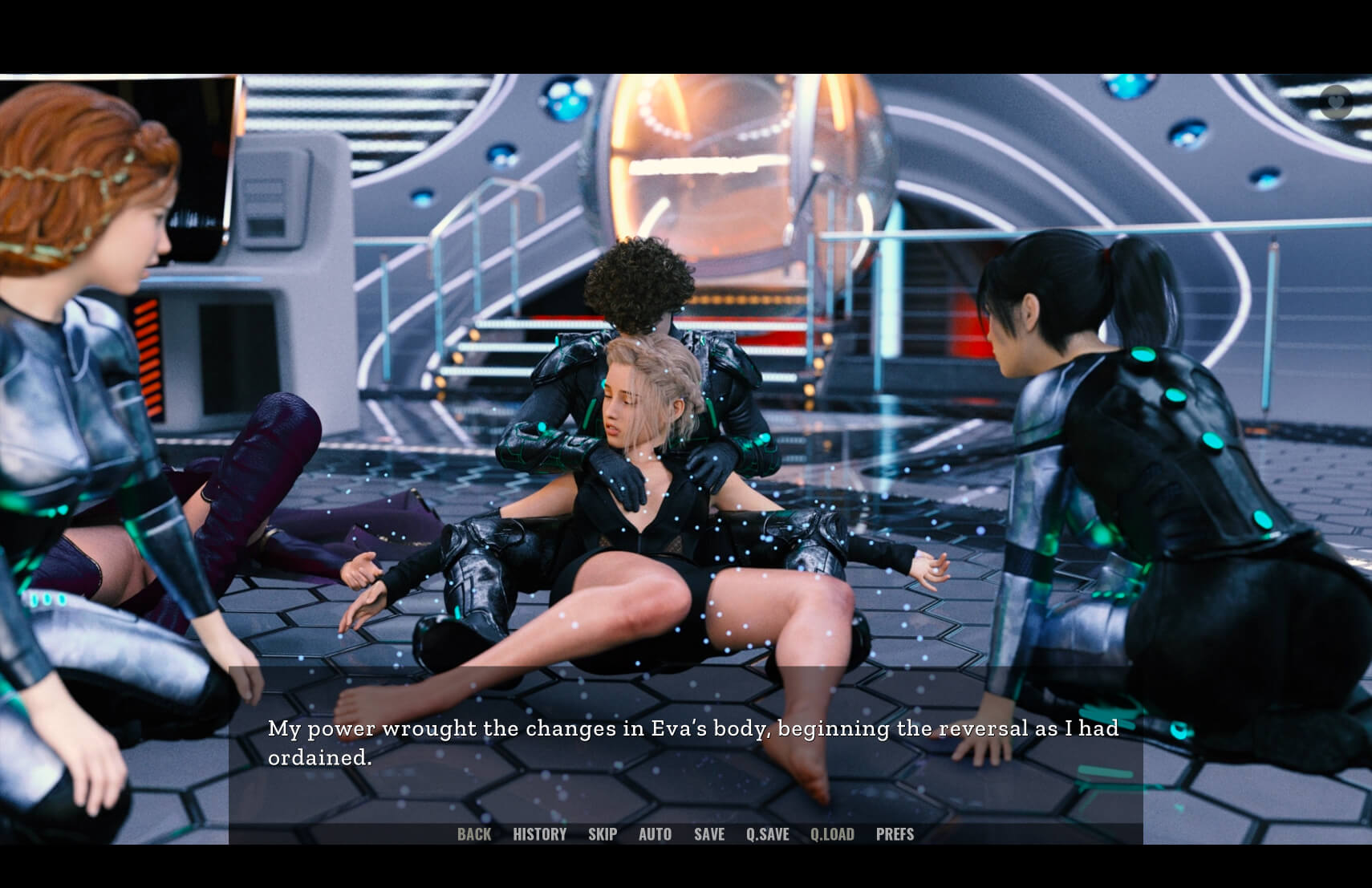Image resolution: width=1372 pixels, height=888 pixels.
Task: Quick load with Q.Load
Action: click(832, 834)
